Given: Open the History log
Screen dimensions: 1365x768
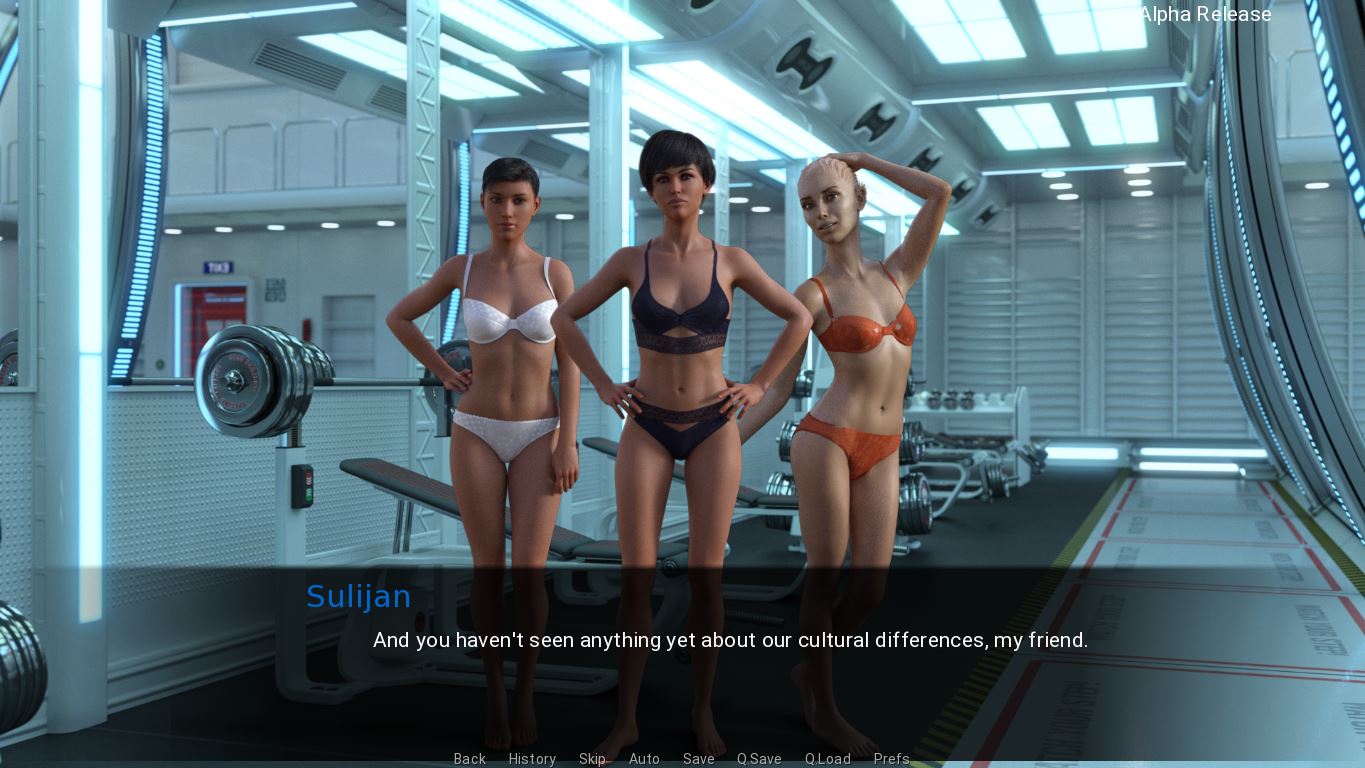Looking at the screenshot, I should click(x=532, y=759).
